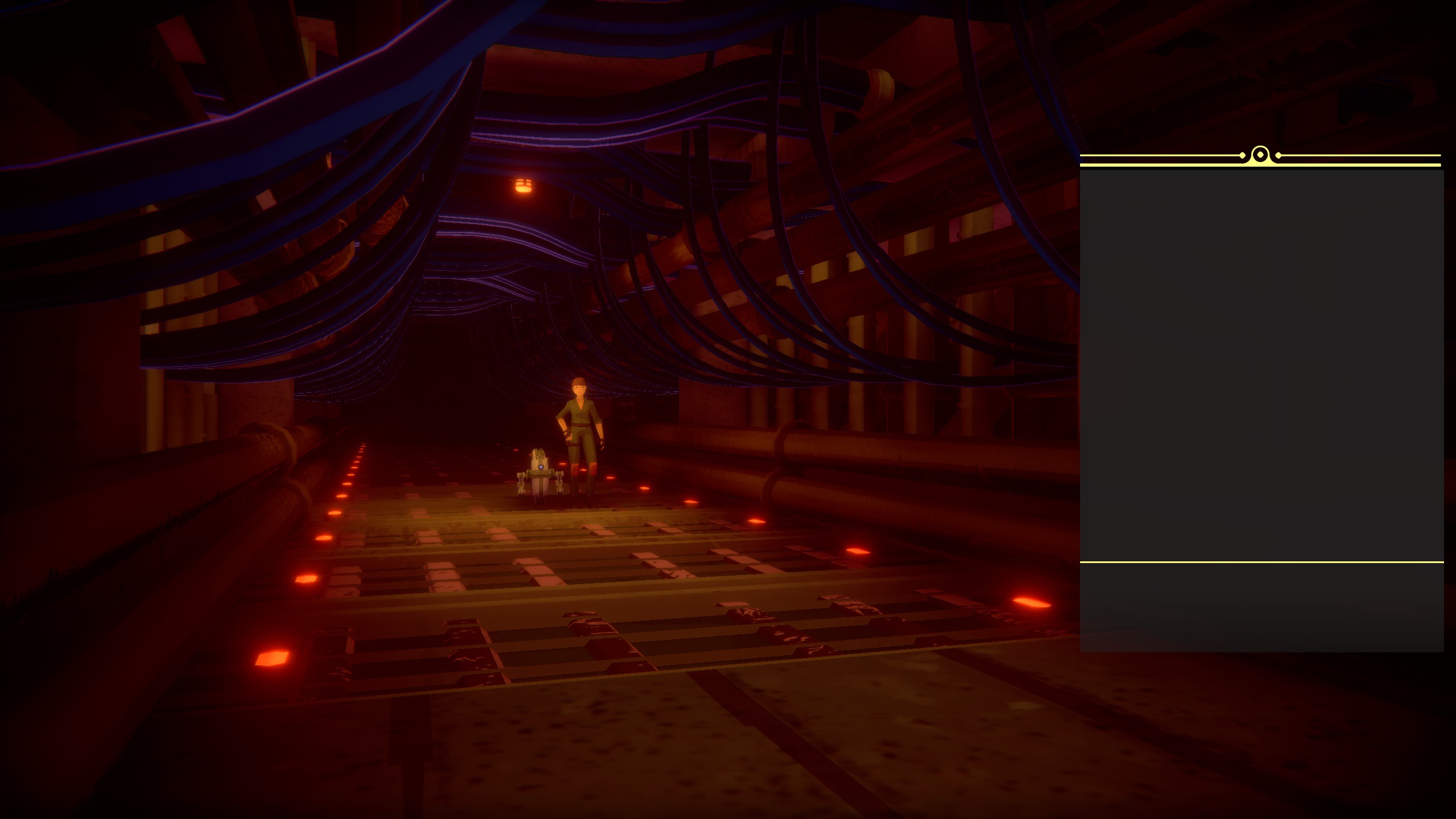Click the robot's glowing blue eye
Screen dimensions: 1456x819
[x=541, y=467]
